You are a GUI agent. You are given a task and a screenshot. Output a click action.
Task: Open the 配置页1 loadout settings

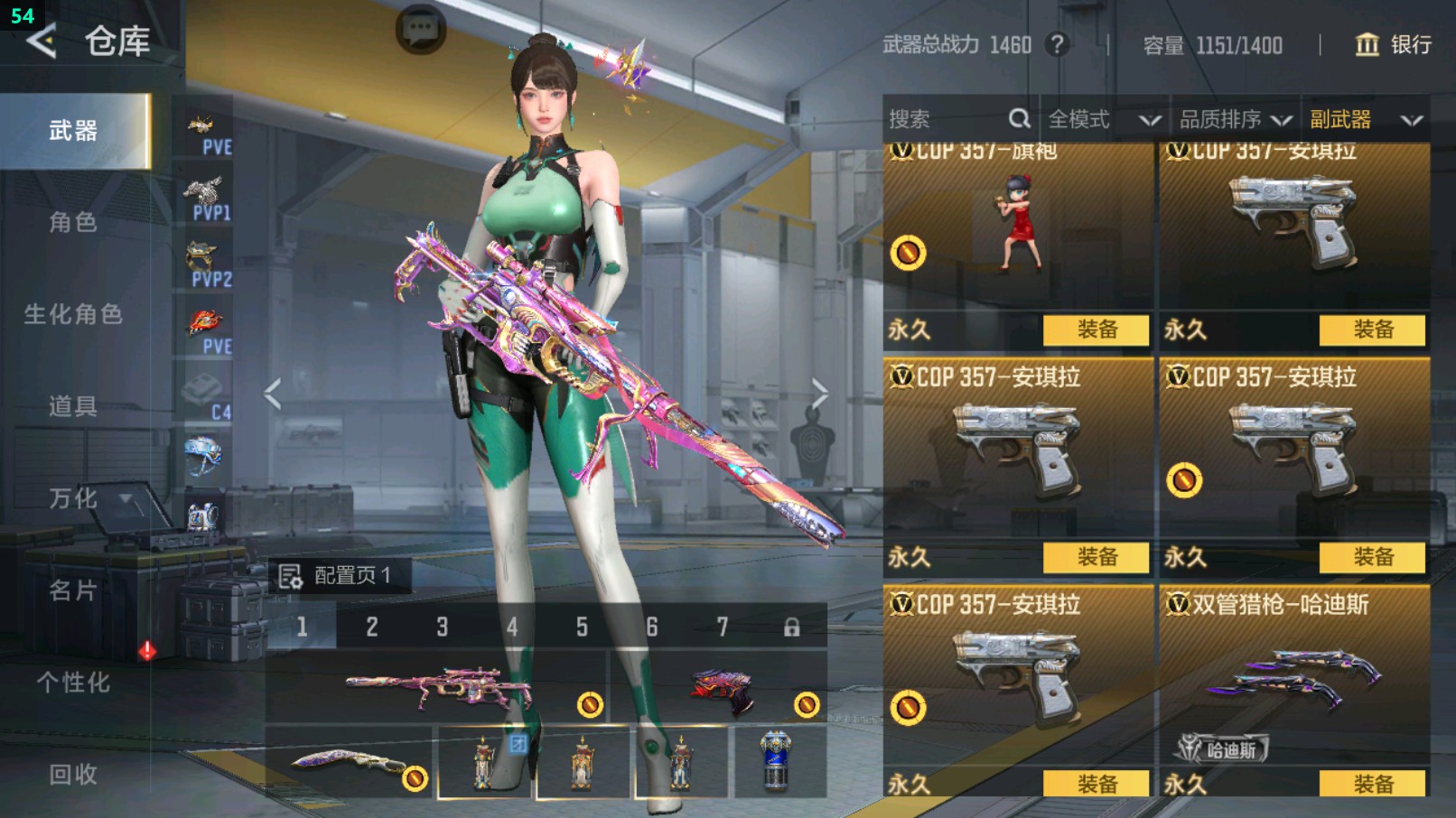340,575
